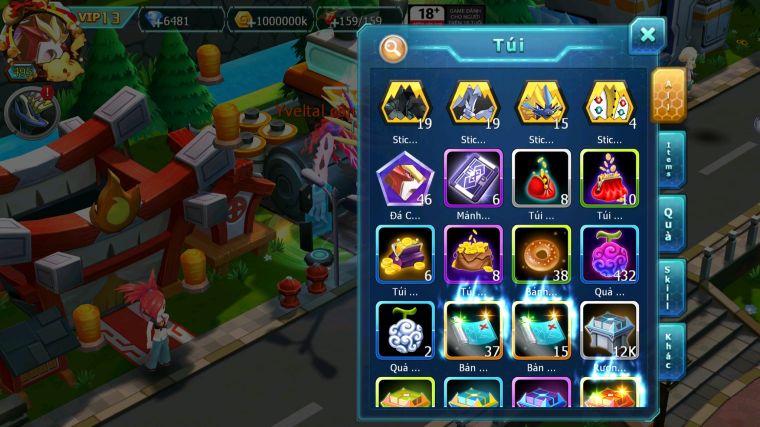Select the treasure map with count 15
The height and width of the screenshot is (427, 760).
tap(541, 330)
